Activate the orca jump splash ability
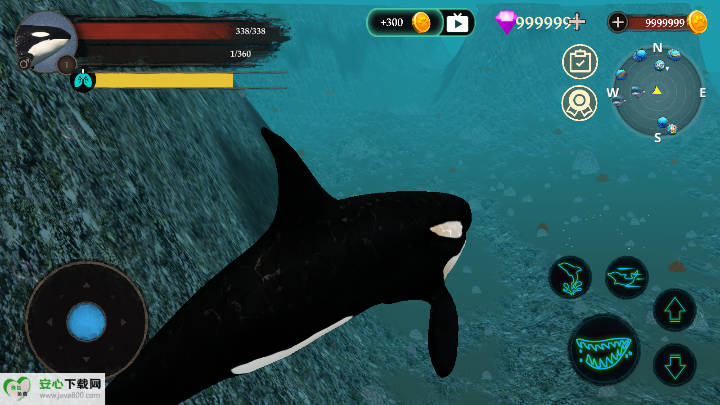 tap(570, 277)
